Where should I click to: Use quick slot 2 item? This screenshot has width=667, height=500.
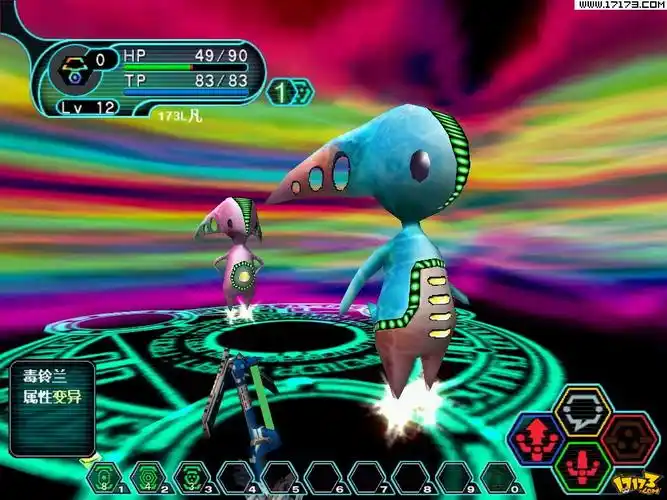click(x=147, y=476)
